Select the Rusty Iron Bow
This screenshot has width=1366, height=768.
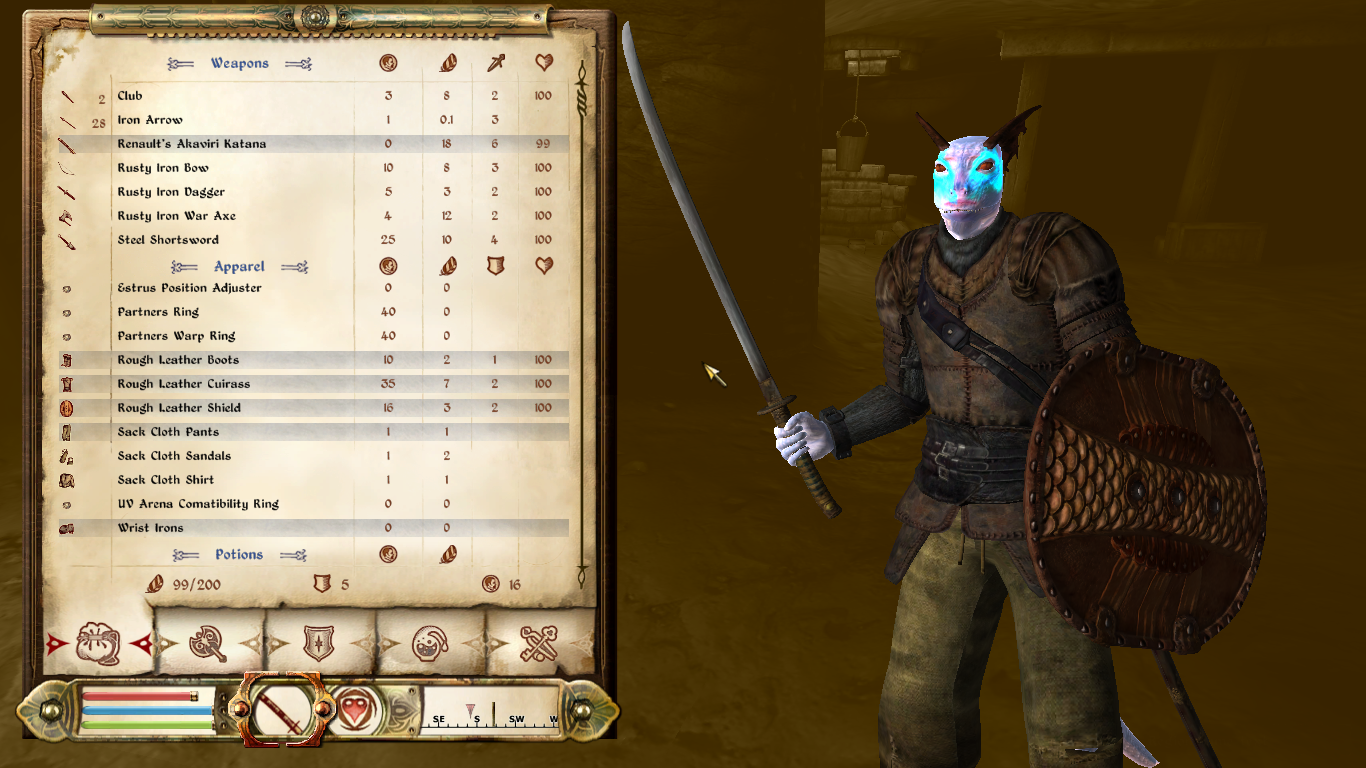(163, 168)
